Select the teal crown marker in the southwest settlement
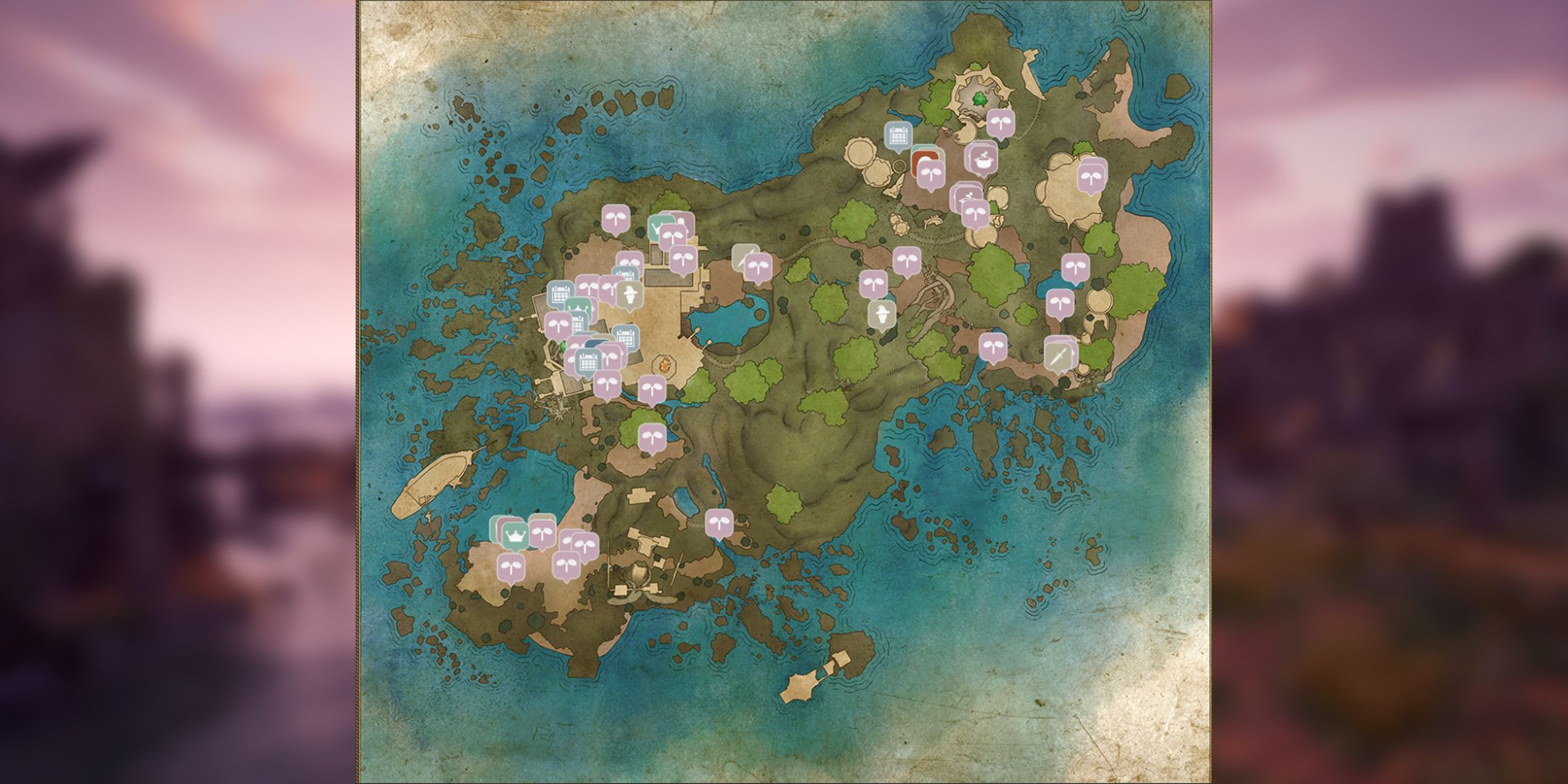 click(515, 535)
